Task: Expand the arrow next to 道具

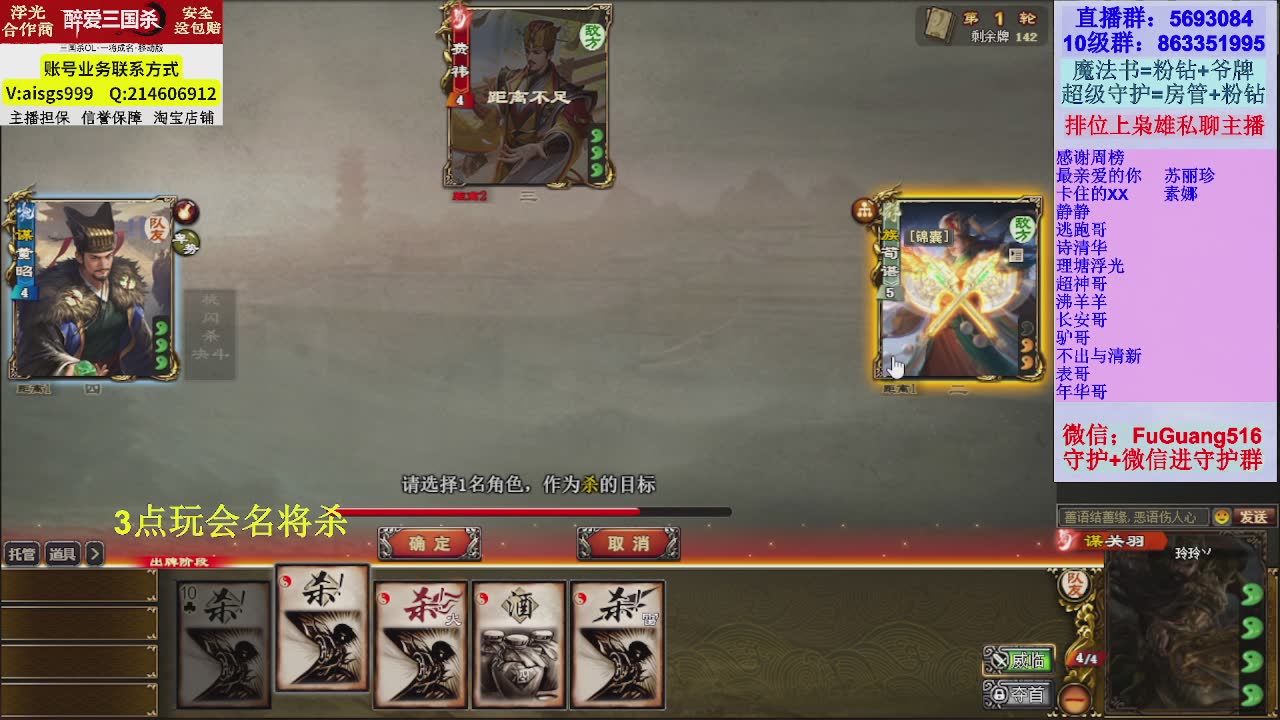Action: pos(94,554)
